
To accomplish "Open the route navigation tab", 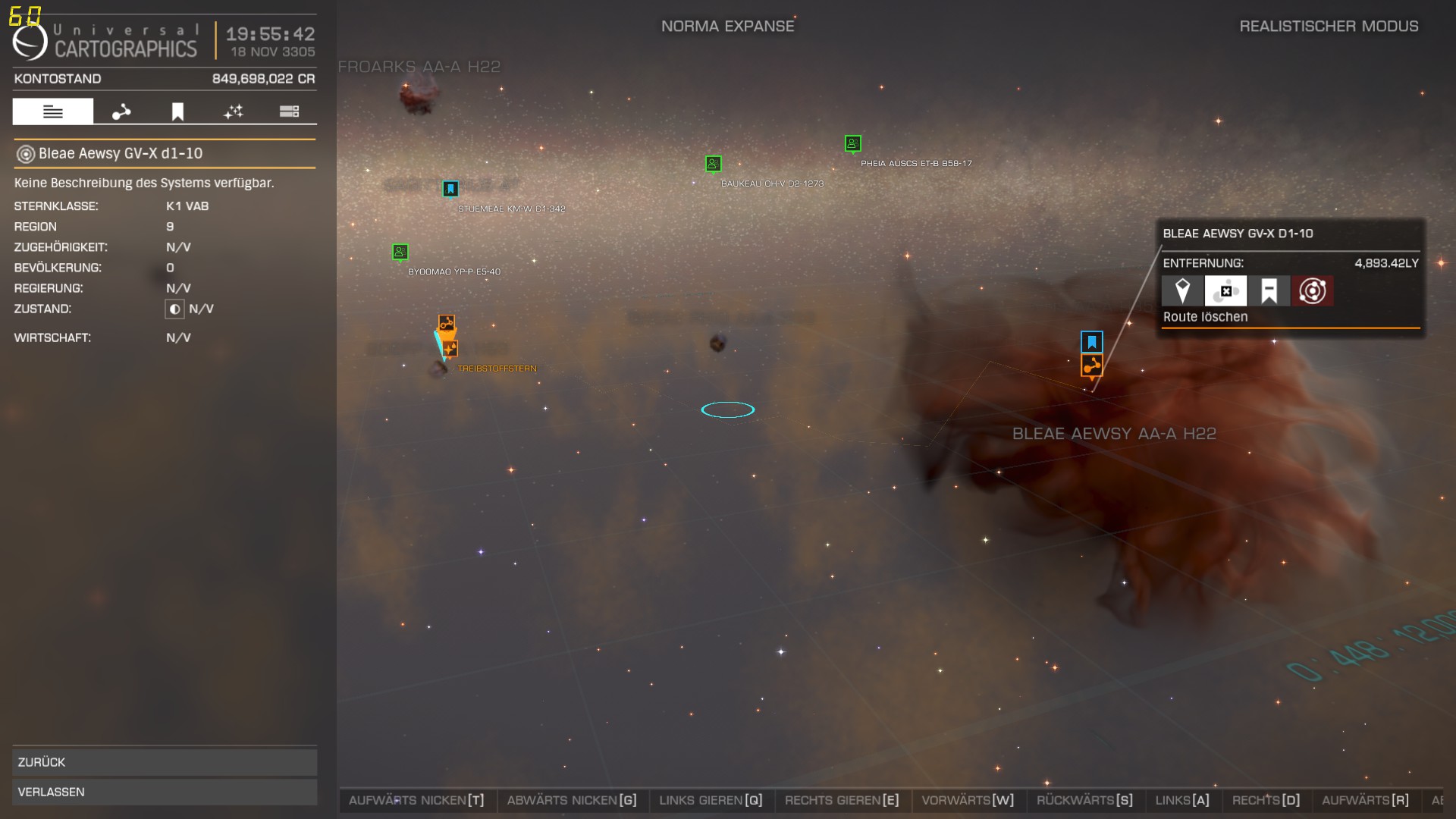I will click(121, 111).
